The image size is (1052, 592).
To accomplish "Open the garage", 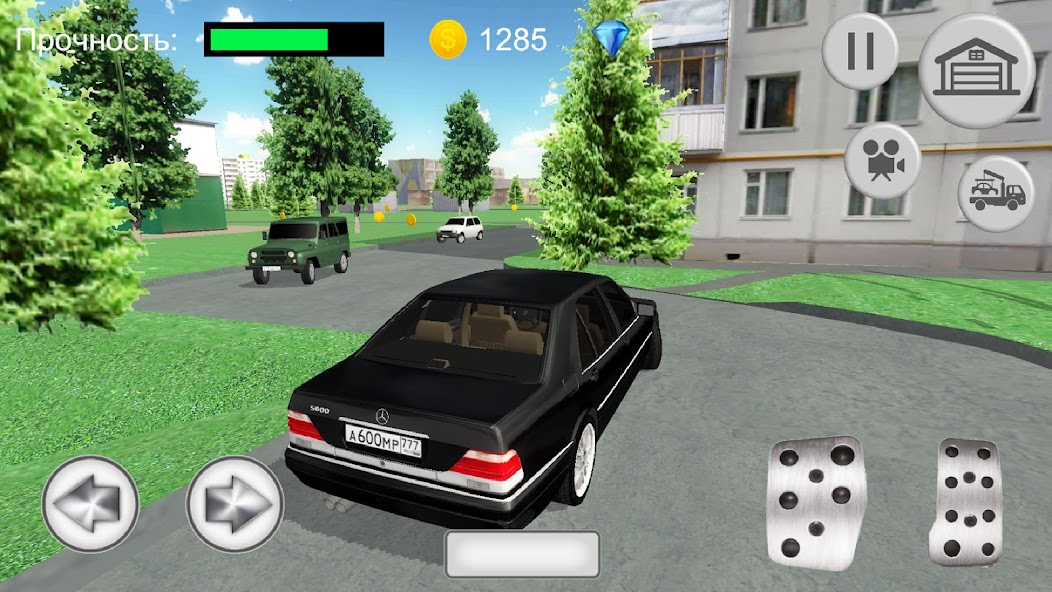I will 976,71.
